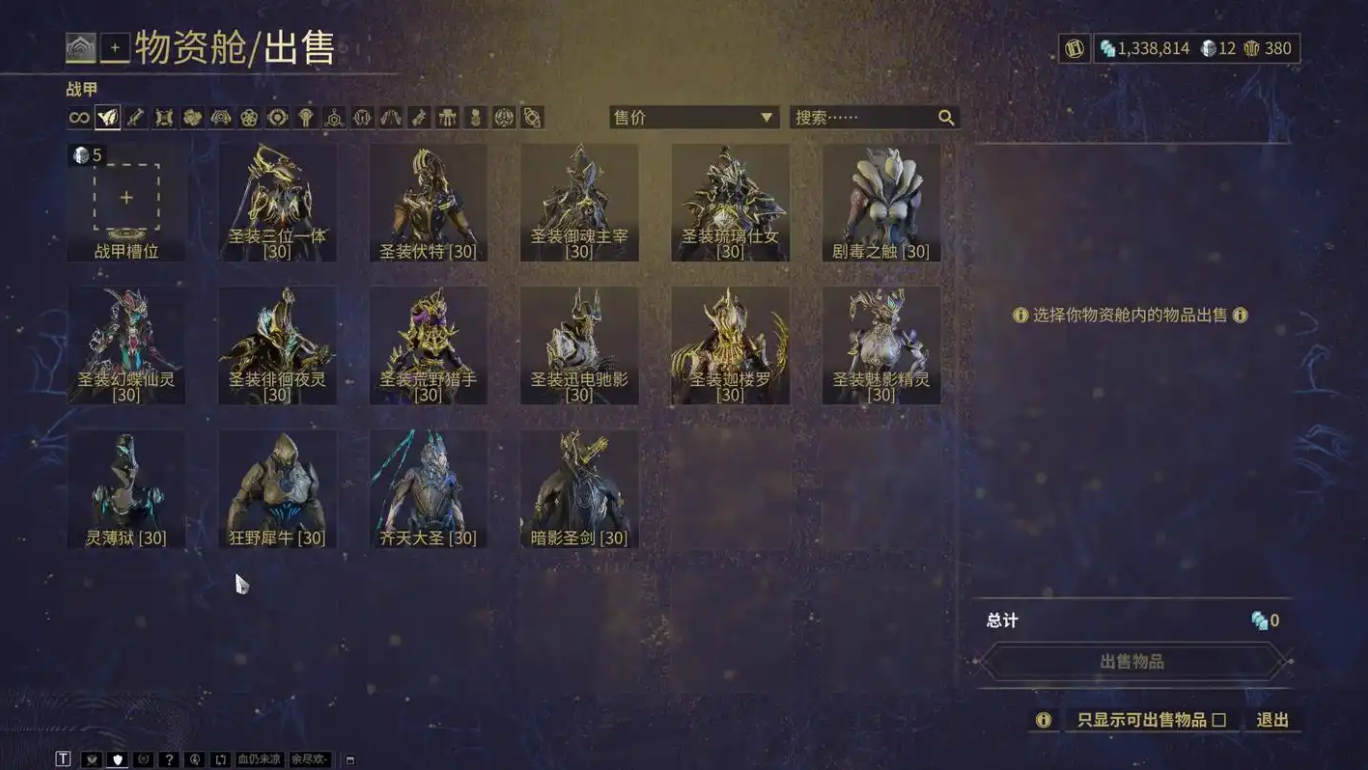Choose the 圣装迦楼罗 warframe tile
This screenshot has height=770, width=1368.
point(730,345)
